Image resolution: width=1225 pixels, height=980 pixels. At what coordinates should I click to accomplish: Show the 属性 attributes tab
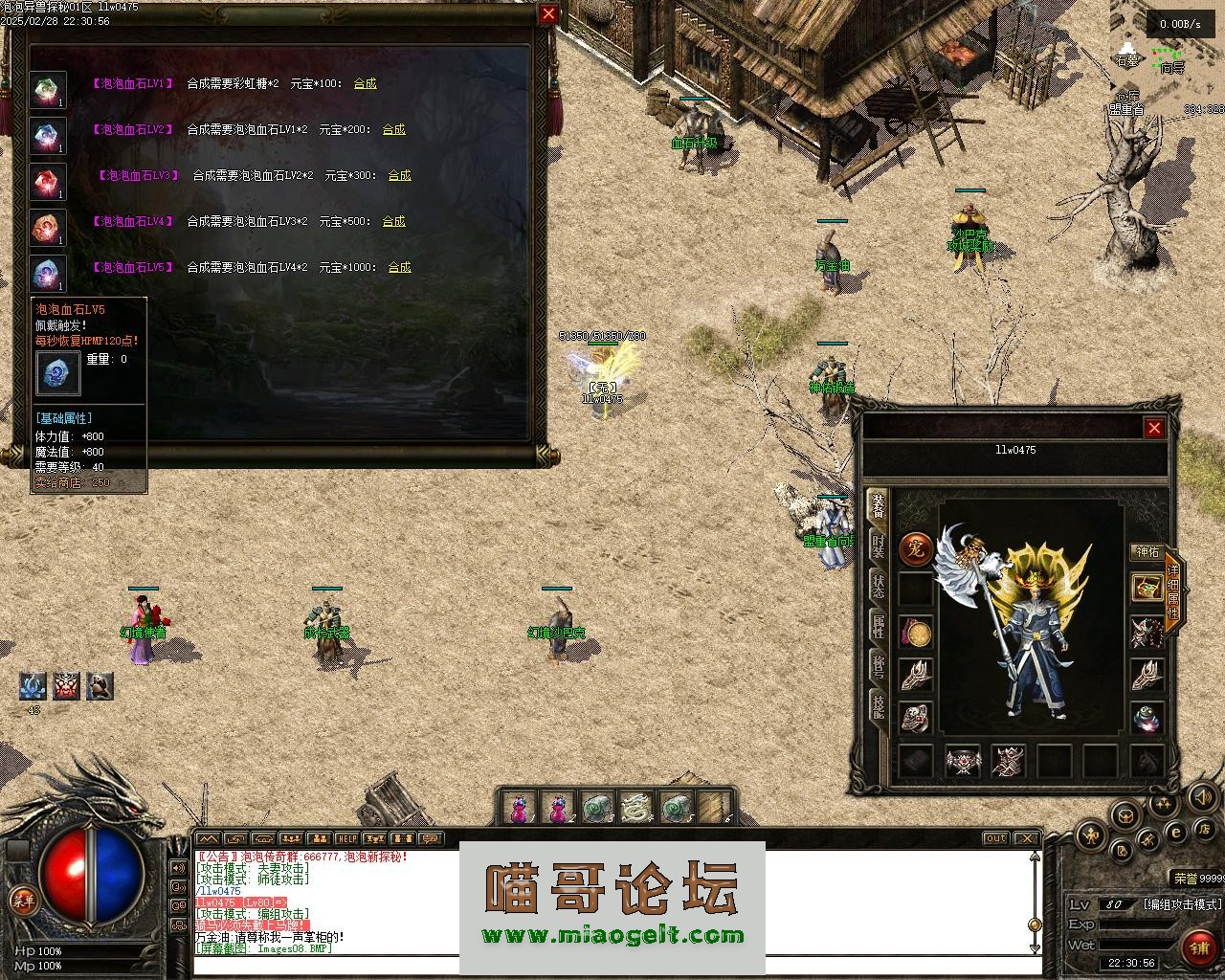coord(878,627)
